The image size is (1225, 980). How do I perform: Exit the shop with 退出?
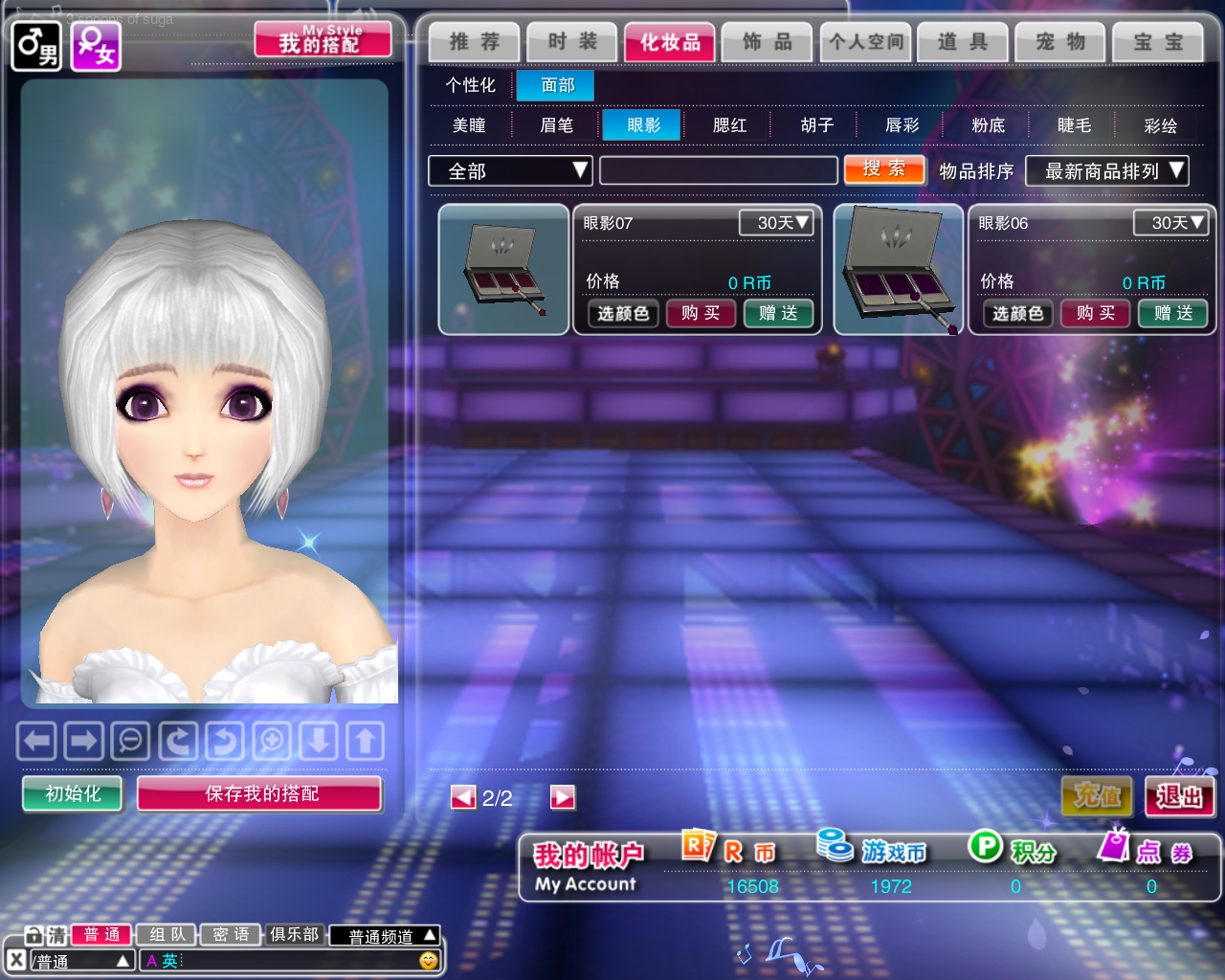click(1179, 796)
